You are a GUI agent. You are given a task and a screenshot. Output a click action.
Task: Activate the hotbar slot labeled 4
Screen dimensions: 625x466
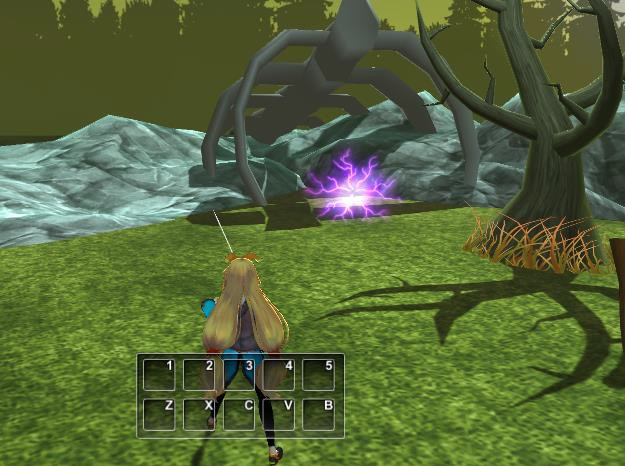pos(279,375)
